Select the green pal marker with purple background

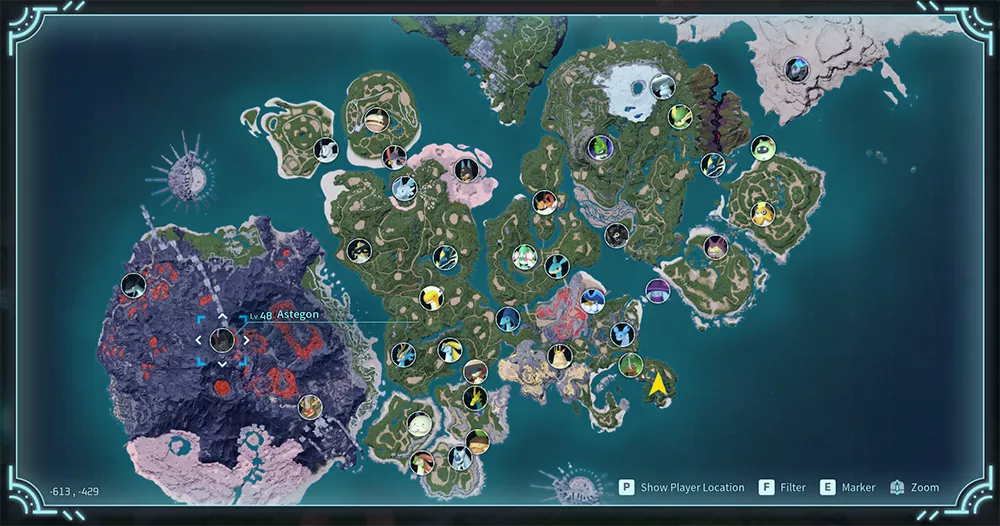click(598, 148)
